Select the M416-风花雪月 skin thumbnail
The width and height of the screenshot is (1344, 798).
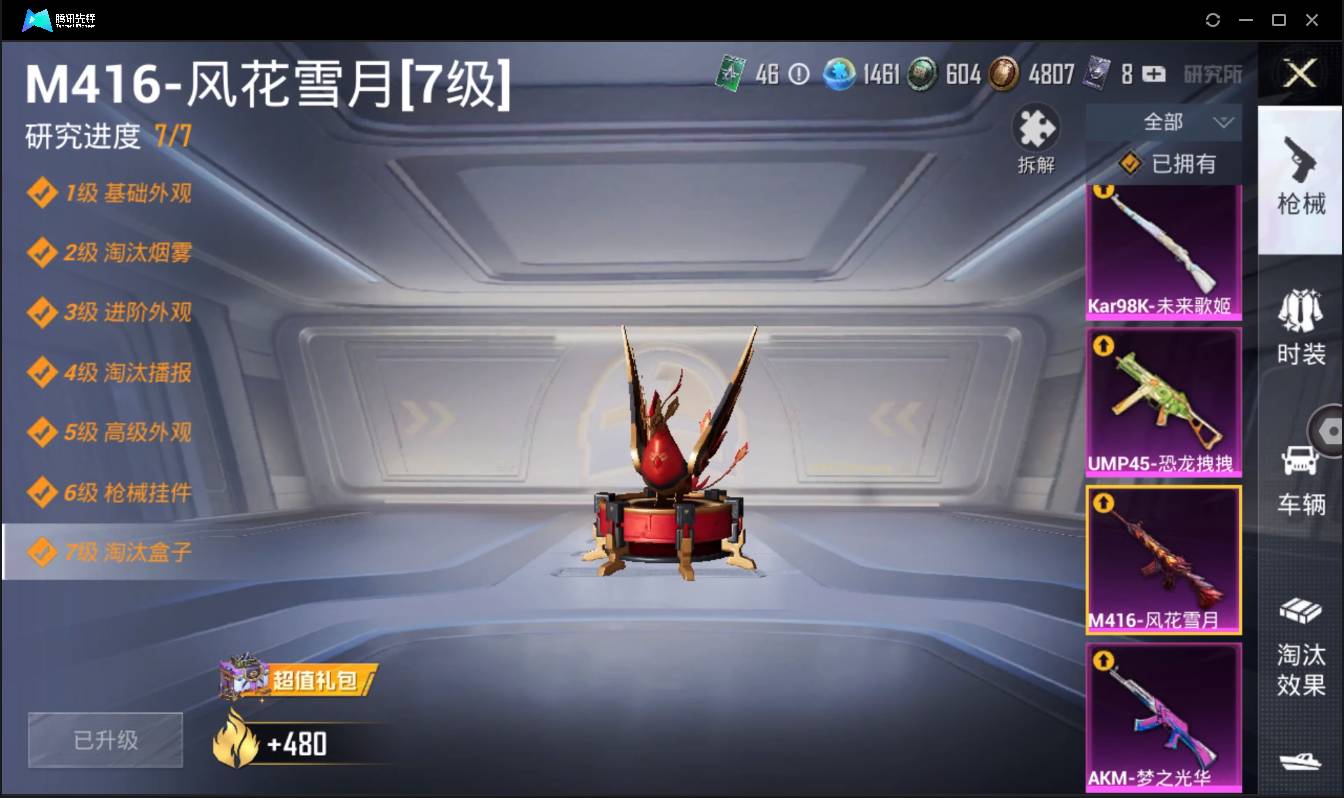pos(1163,560)
